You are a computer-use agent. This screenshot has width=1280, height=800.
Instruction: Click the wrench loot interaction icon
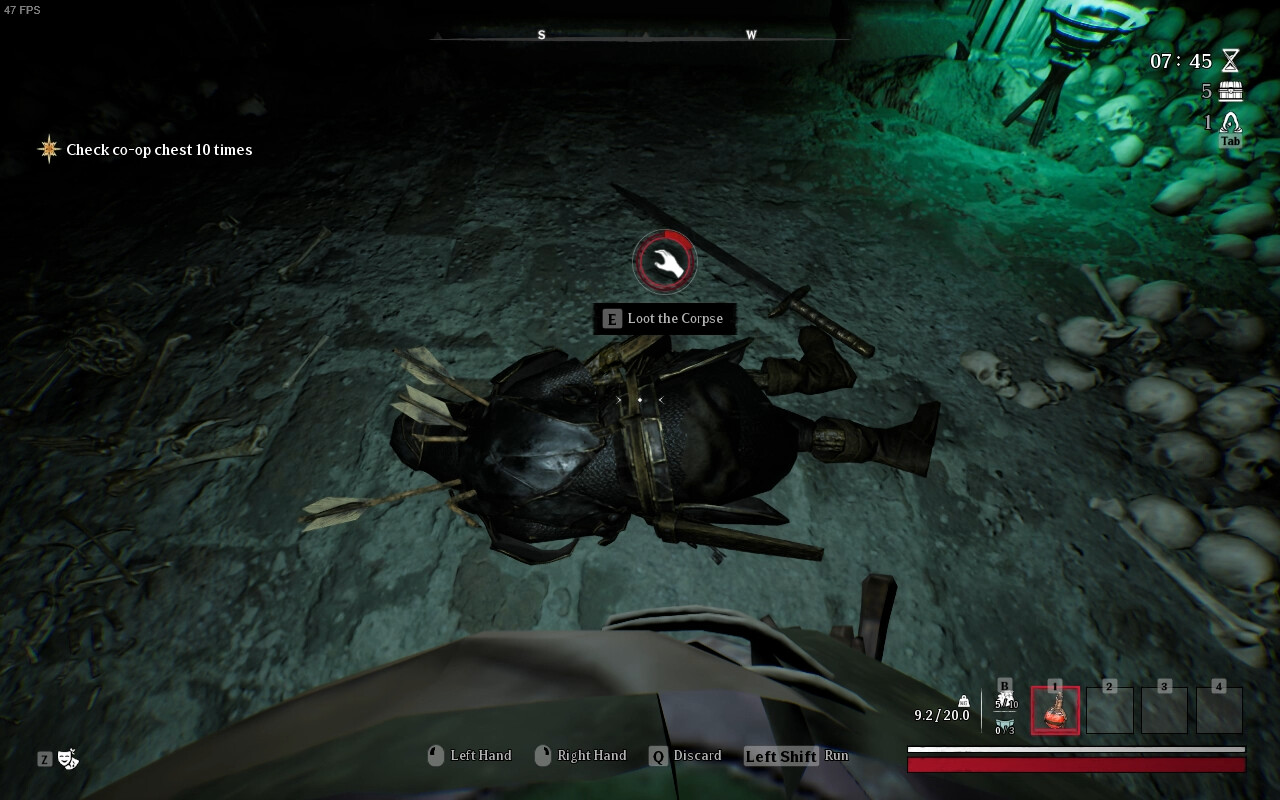(x=665, y=261)
